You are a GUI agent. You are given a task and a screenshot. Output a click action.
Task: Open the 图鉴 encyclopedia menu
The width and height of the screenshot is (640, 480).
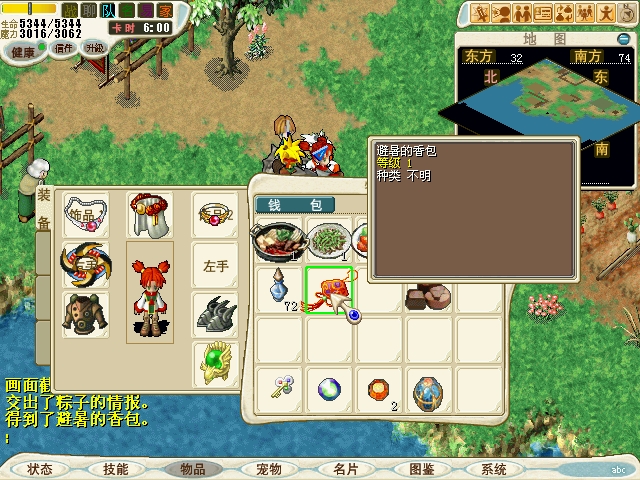(x=421, y=468)
